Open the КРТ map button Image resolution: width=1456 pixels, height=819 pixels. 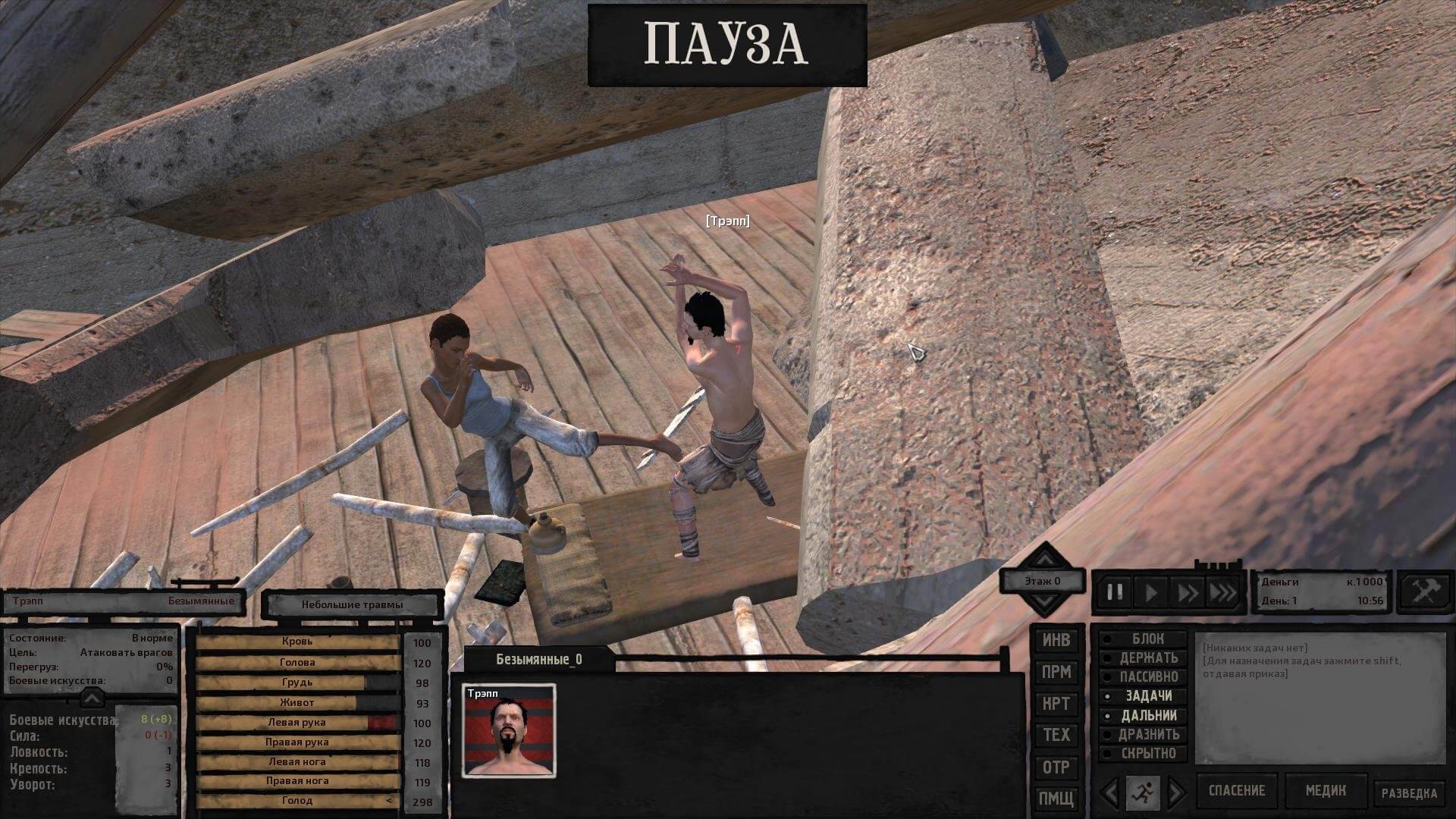coord(1056,704)
